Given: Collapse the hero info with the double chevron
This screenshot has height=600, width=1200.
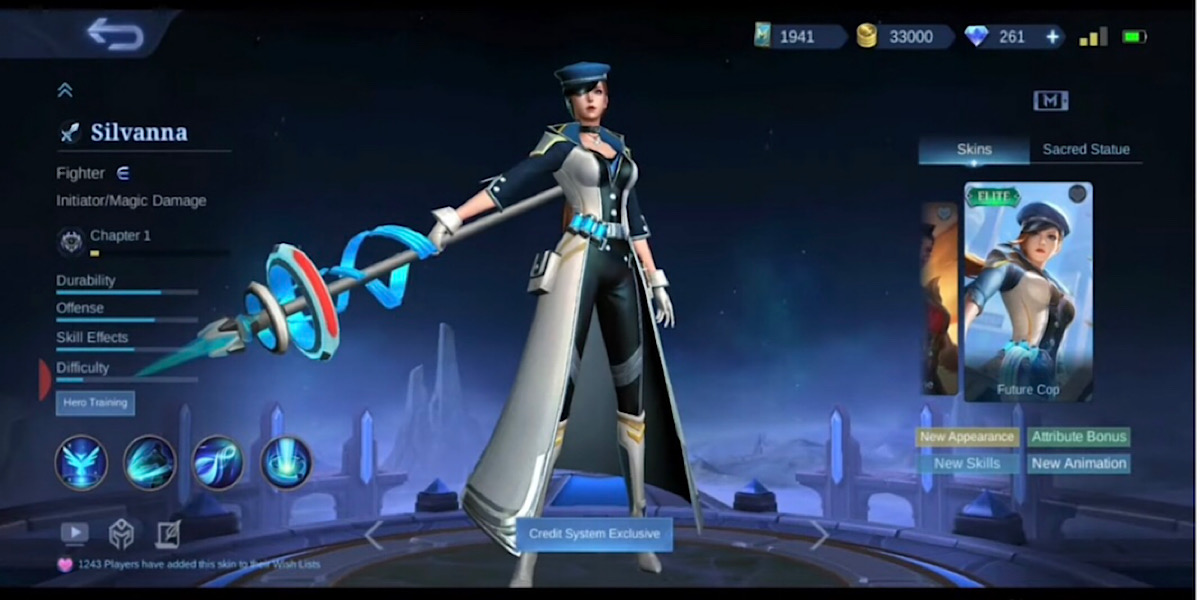Looking at the screenshot, I should coord(65,90).
